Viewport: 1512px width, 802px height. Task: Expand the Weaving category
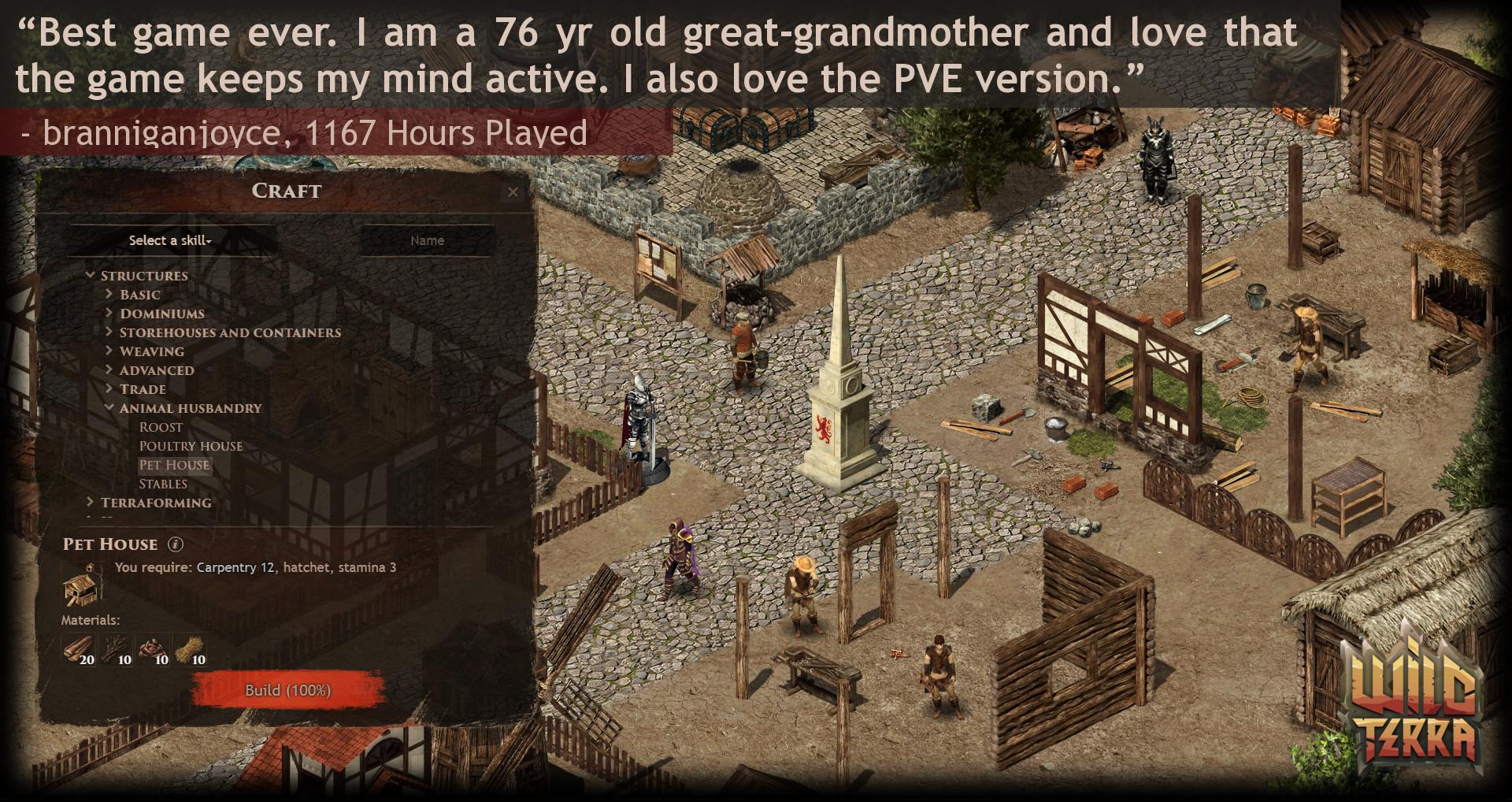153,351
